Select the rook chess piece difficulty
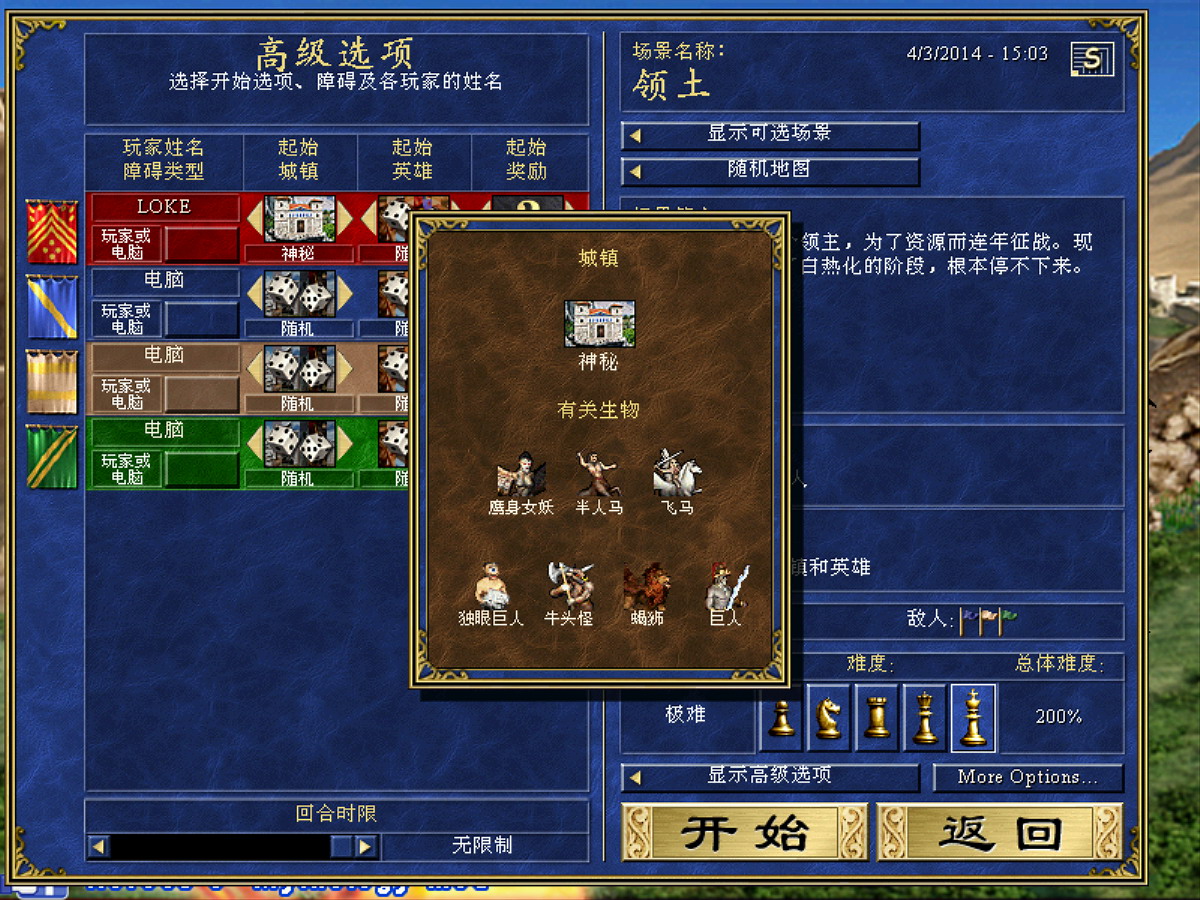The image size is (1200, 900). pyautogui.click(x=877, y=717)
